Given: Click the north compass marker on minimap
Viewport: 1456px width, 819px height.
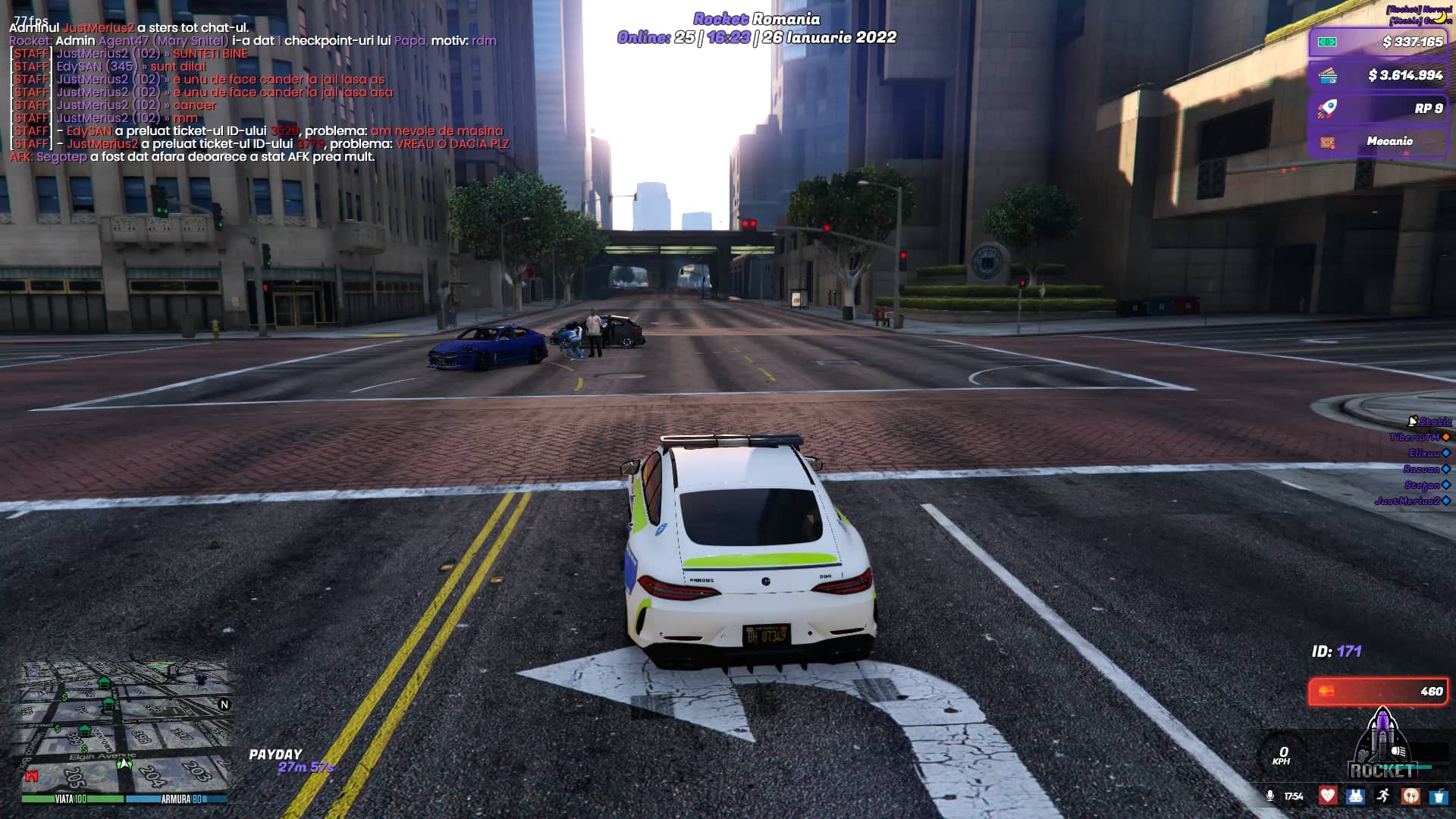Looking at the screenshot, I should pos(224,704).
